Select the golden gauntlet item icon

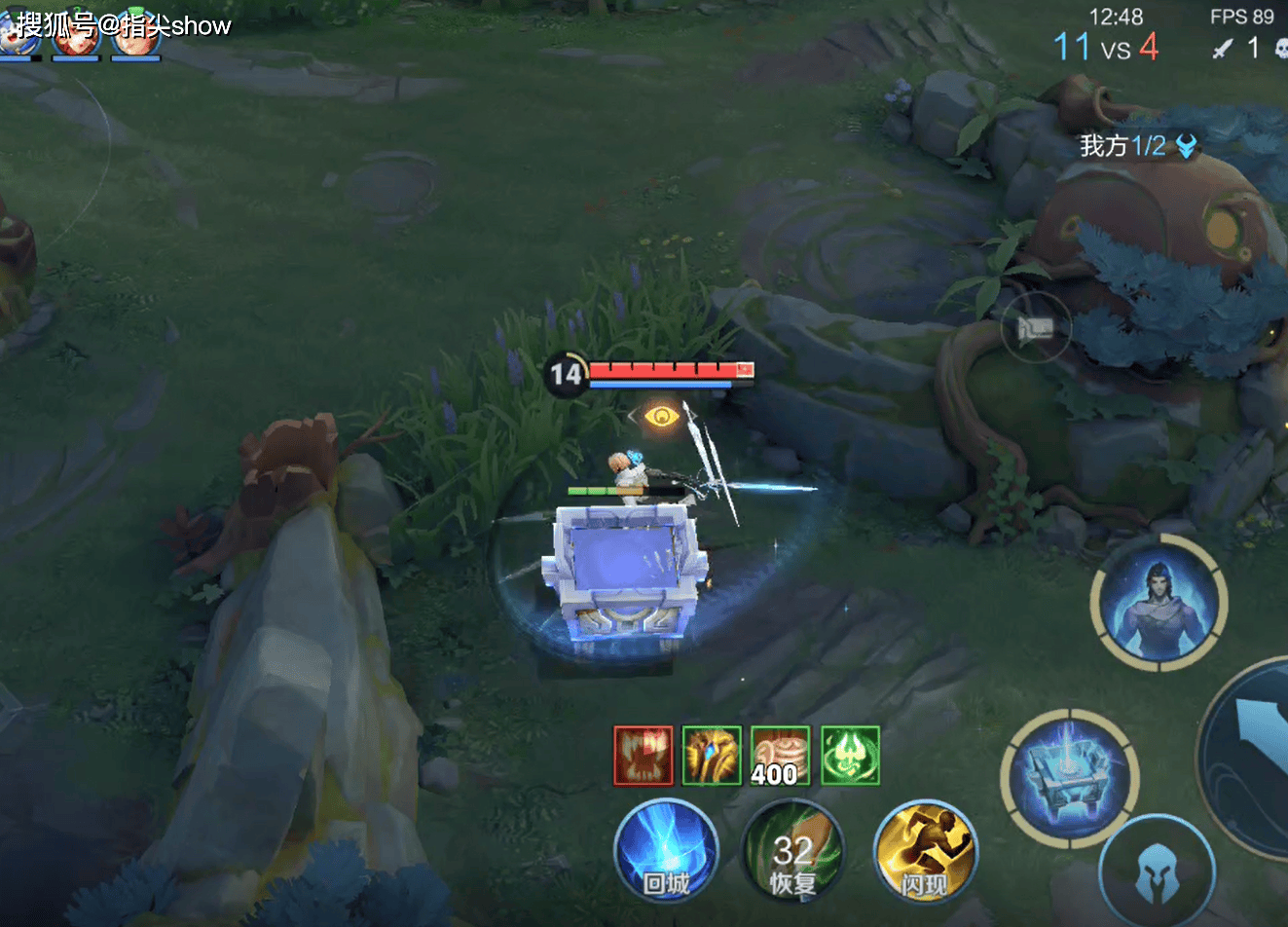pyautogui.click(x=712, y=756)
